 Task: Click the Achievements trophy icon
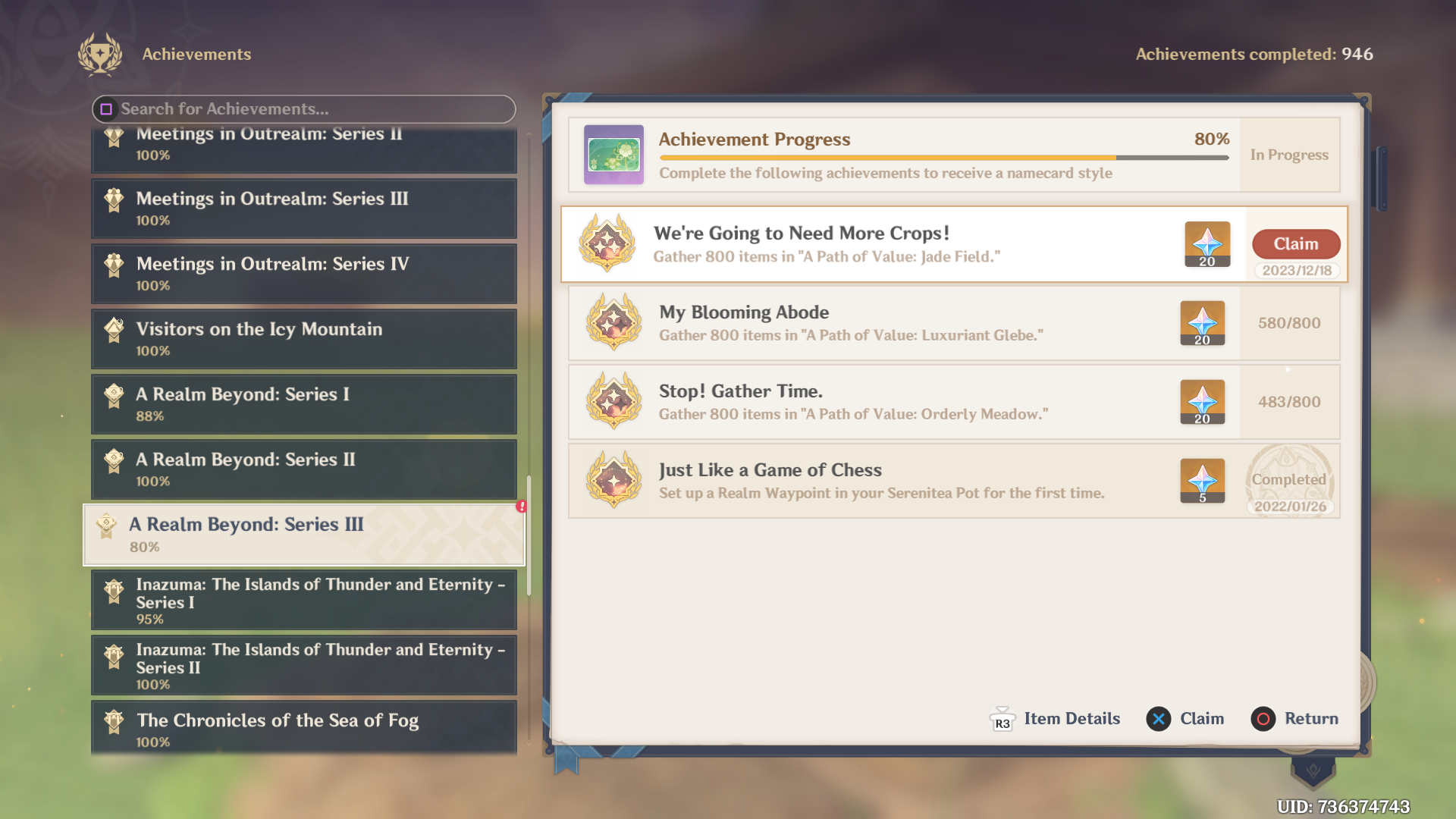tap(101, 54)
